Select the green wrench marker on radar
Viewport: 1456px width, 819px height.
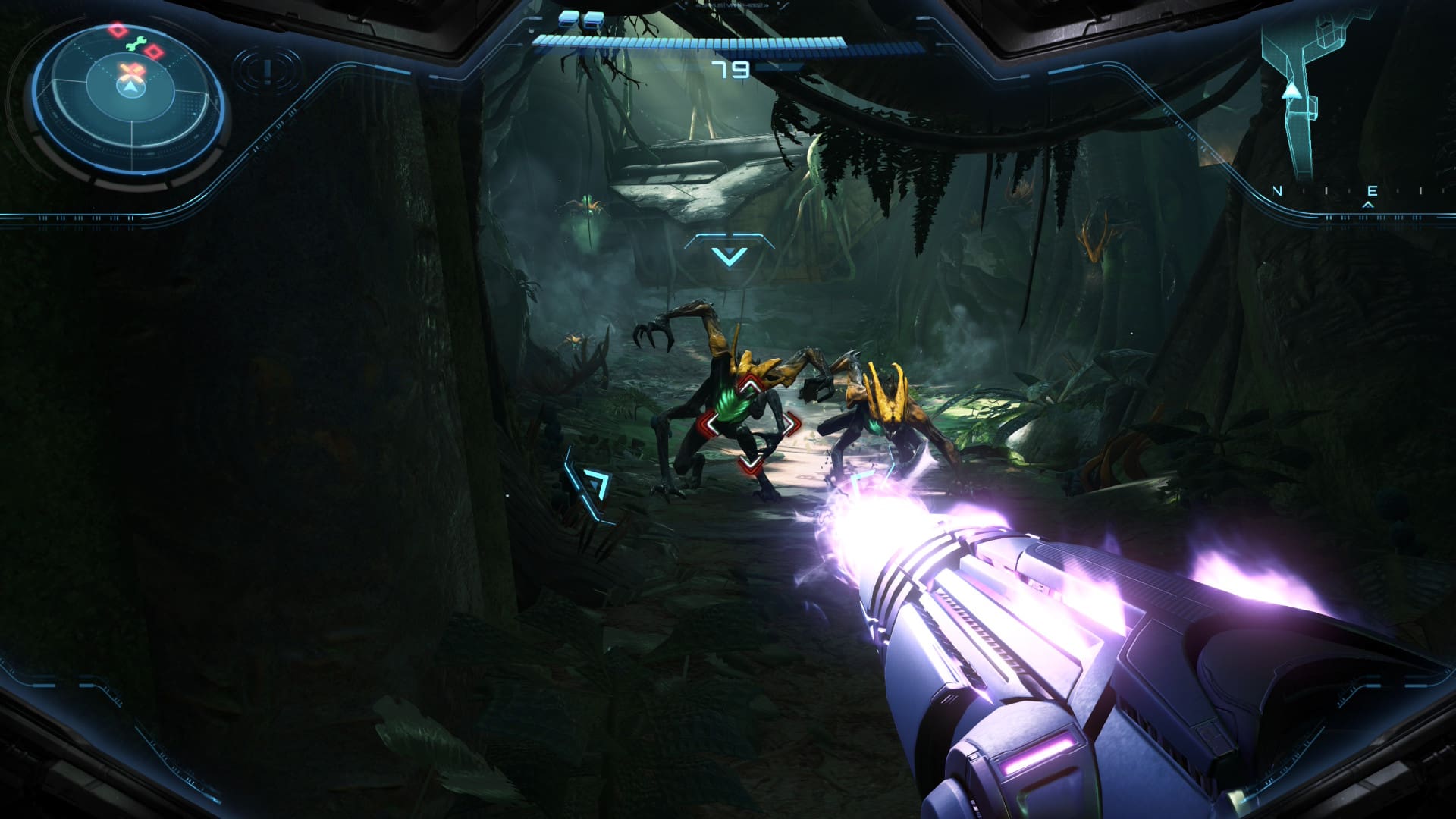pyautogui.click(x=134, y=45)
